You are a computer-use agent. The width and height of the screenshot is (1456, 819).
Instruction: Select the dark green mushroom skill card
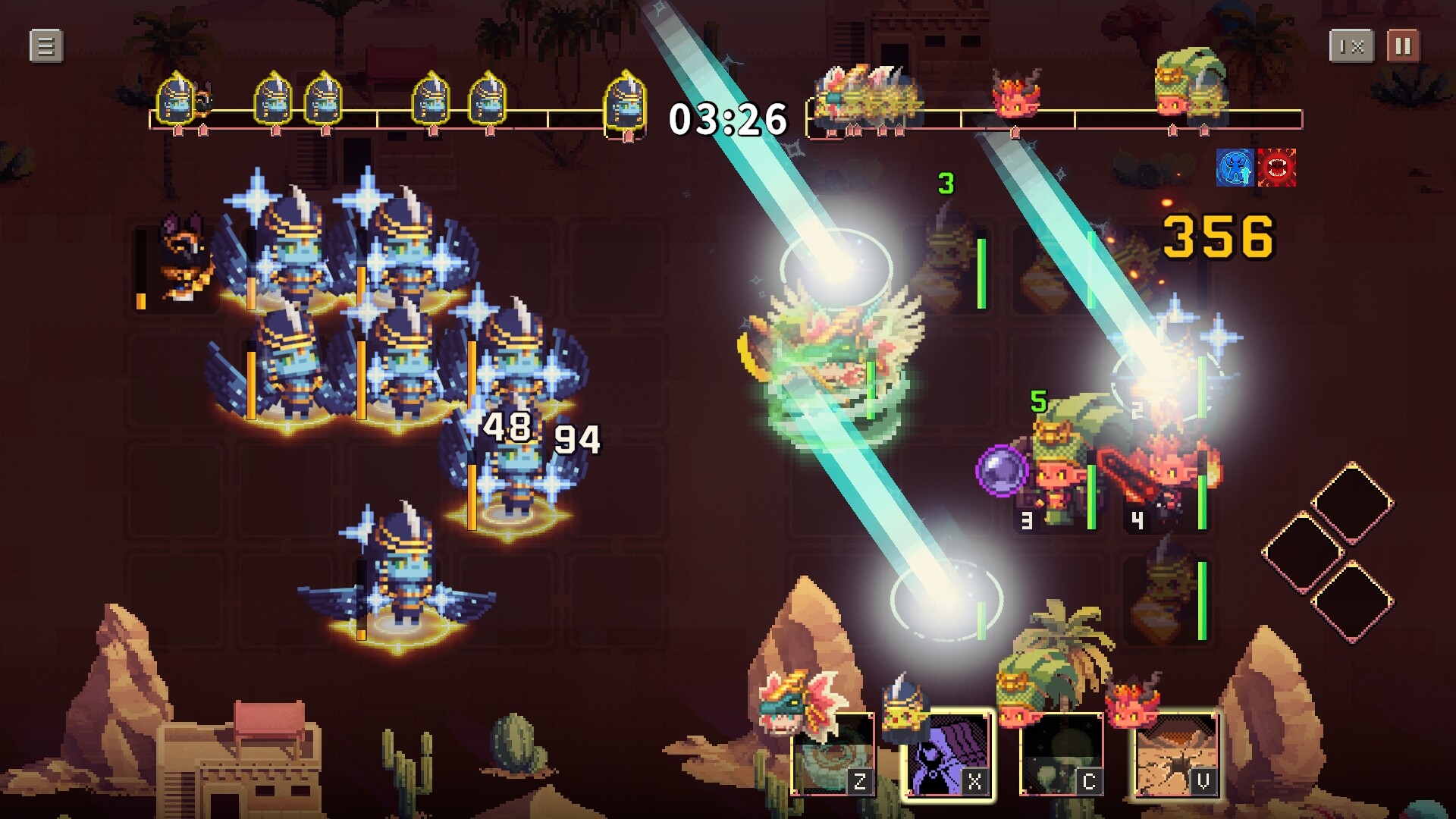[x=1061, y=755]
